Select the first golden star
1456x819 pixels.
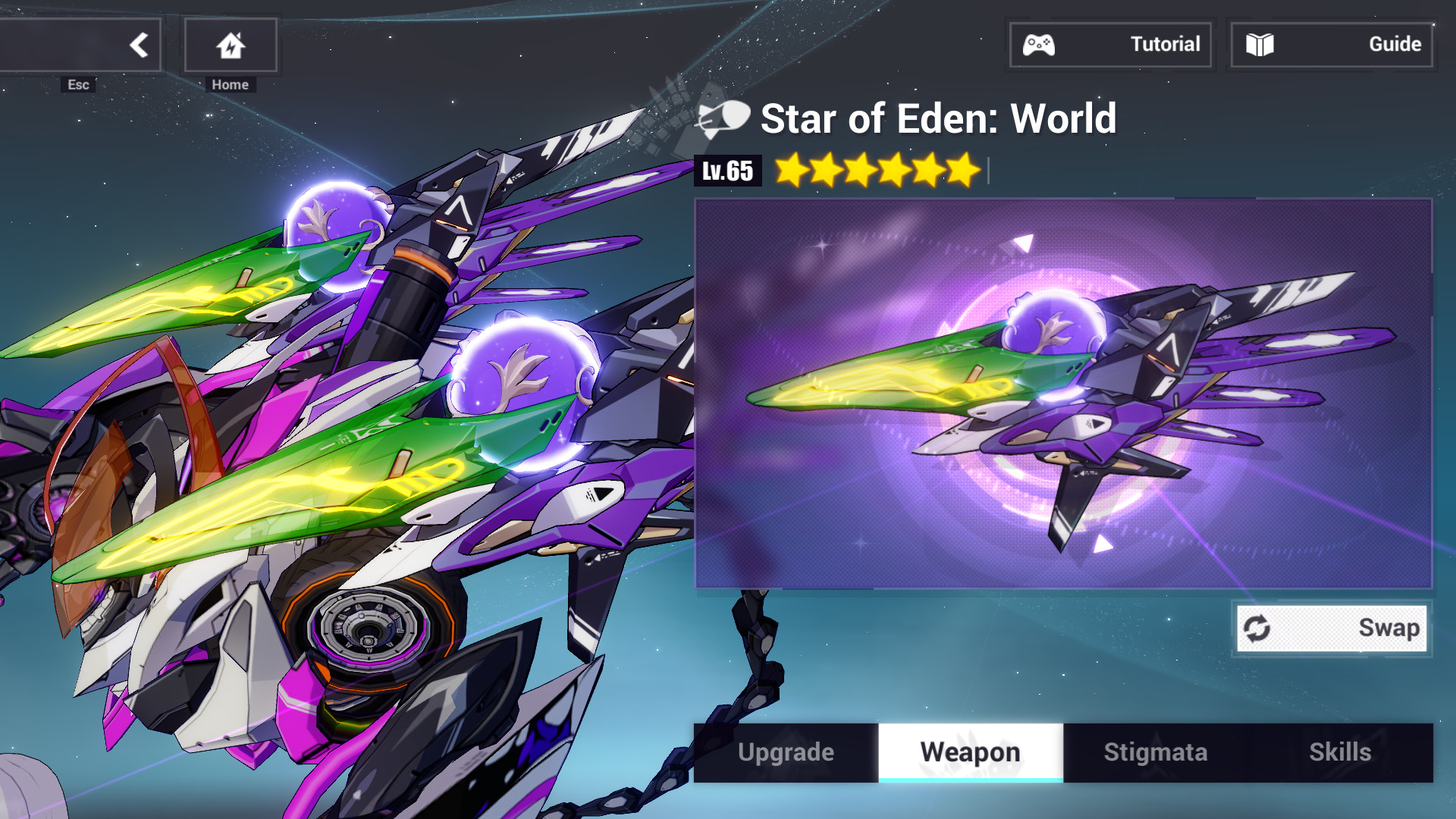(x=789, y=171)
